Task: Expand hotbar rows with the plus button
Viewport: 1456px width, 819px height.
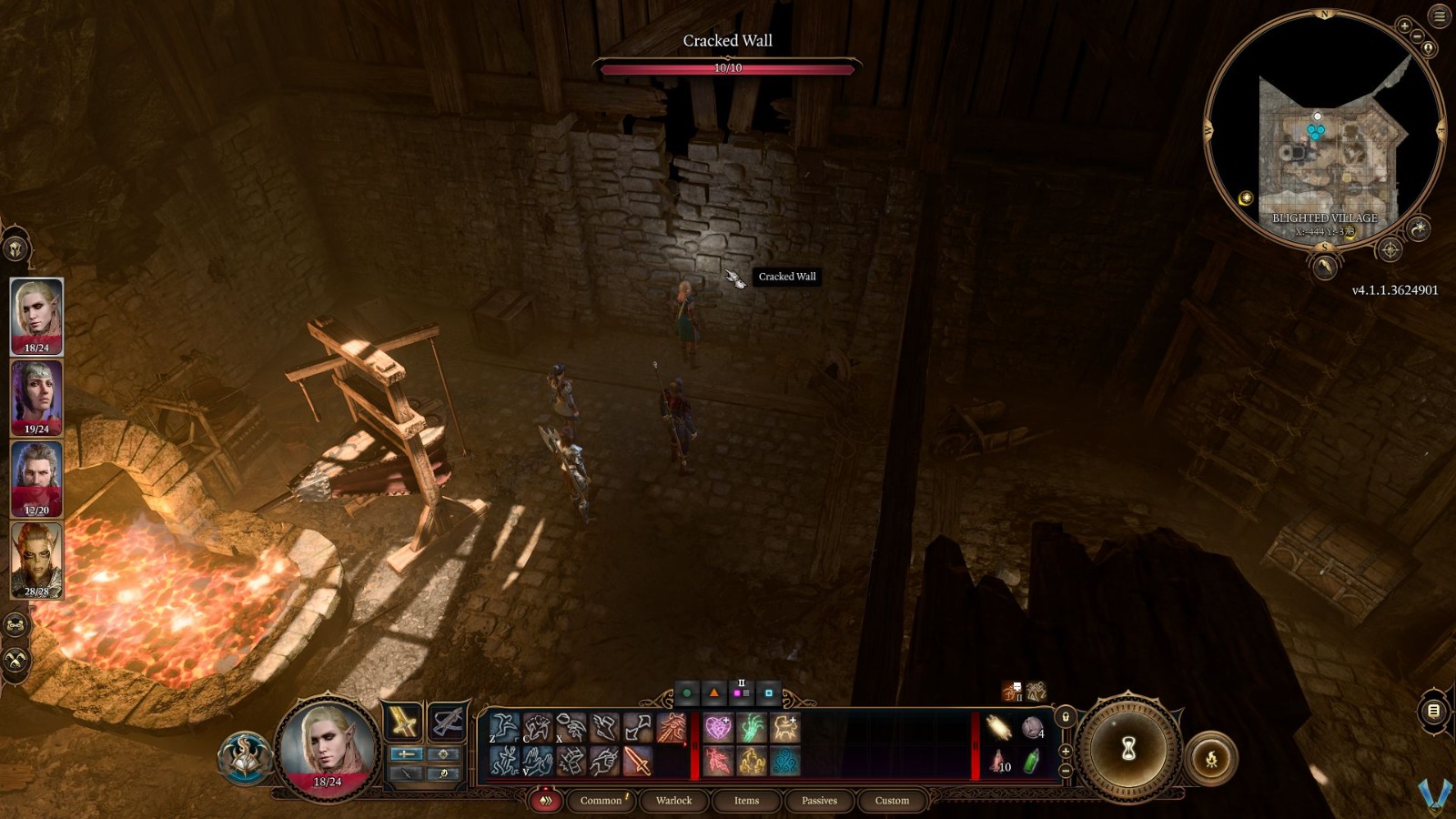Action: click(x=1065, y=752)
